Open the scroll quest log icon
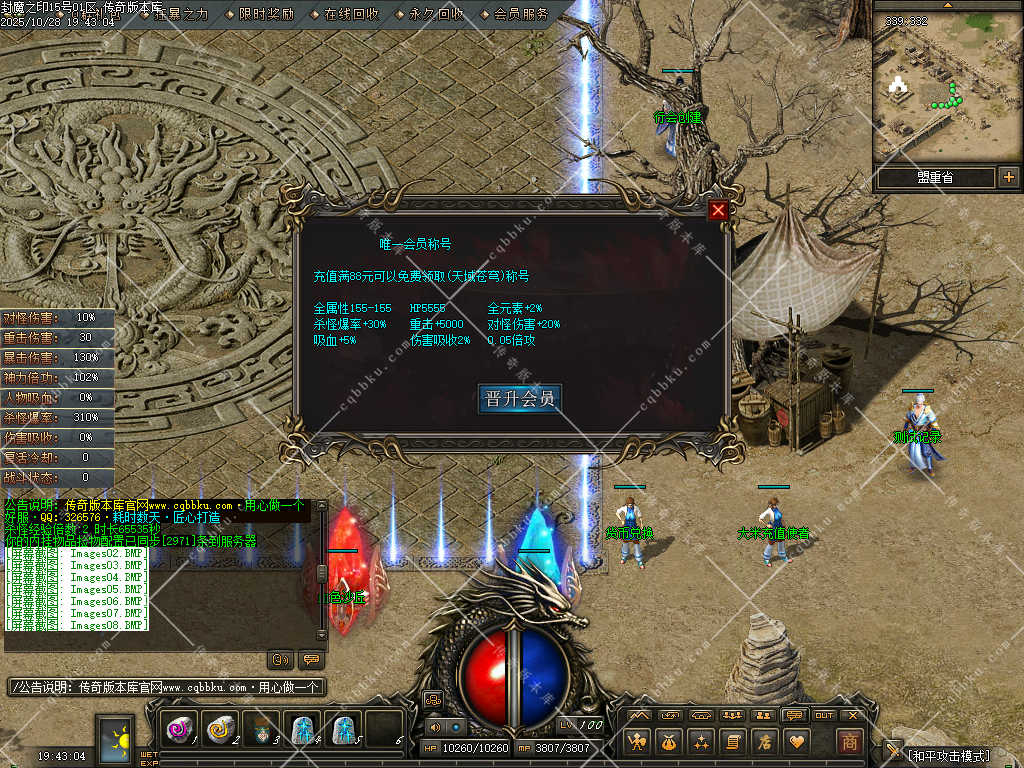 (x=732, y=742)
